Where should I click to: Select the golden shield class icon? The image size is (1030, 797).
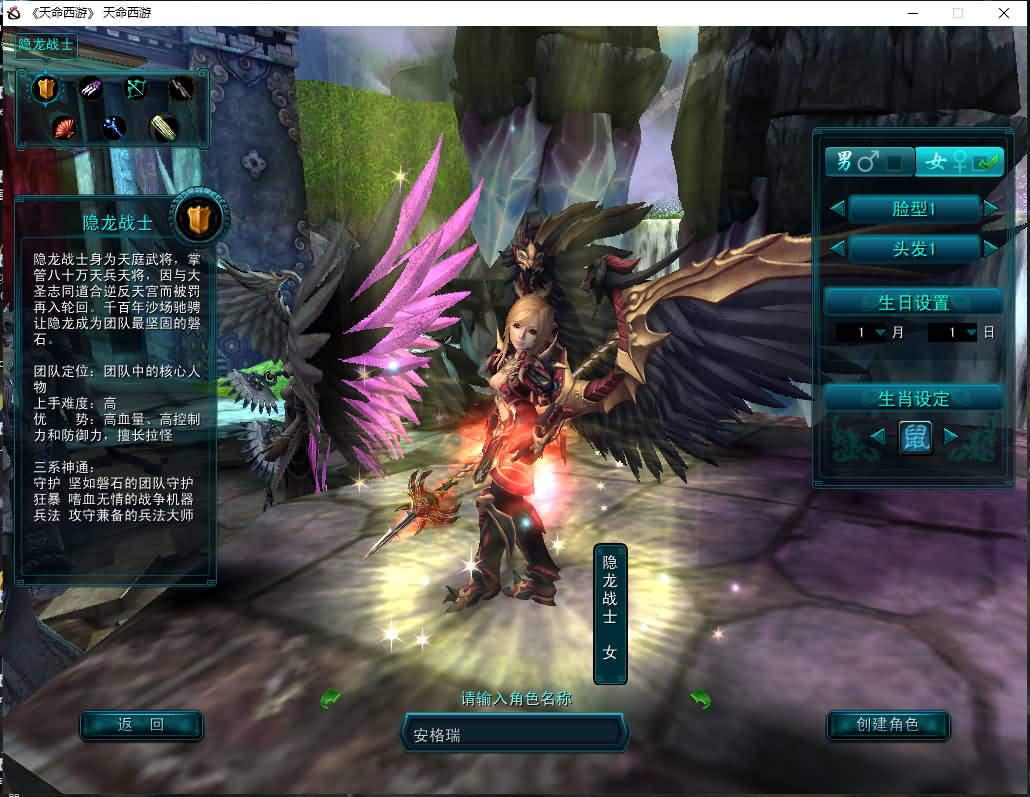tap(46, 90)
